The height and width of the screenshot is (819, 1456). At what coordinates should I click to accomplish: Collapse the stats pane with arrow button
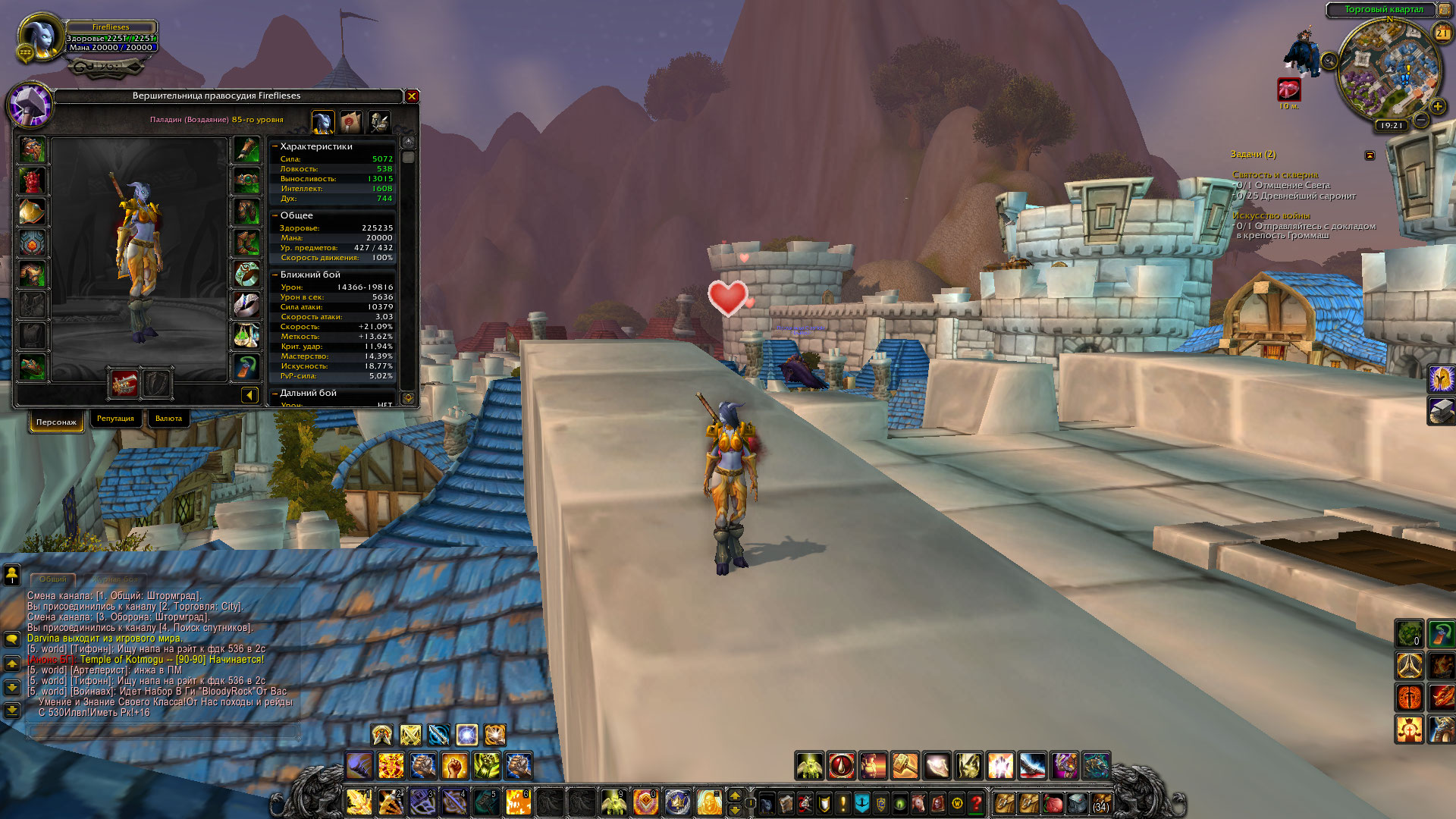249,394
